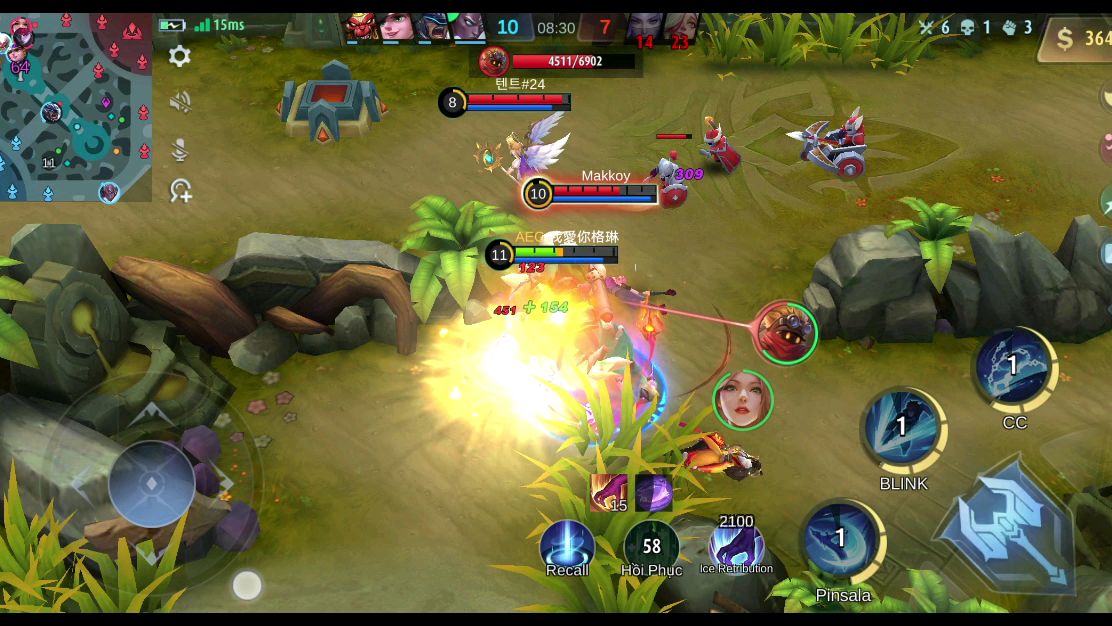Activate the Pinsala skill
This screenshot has width=1112, height=626.
coord(842,542)
